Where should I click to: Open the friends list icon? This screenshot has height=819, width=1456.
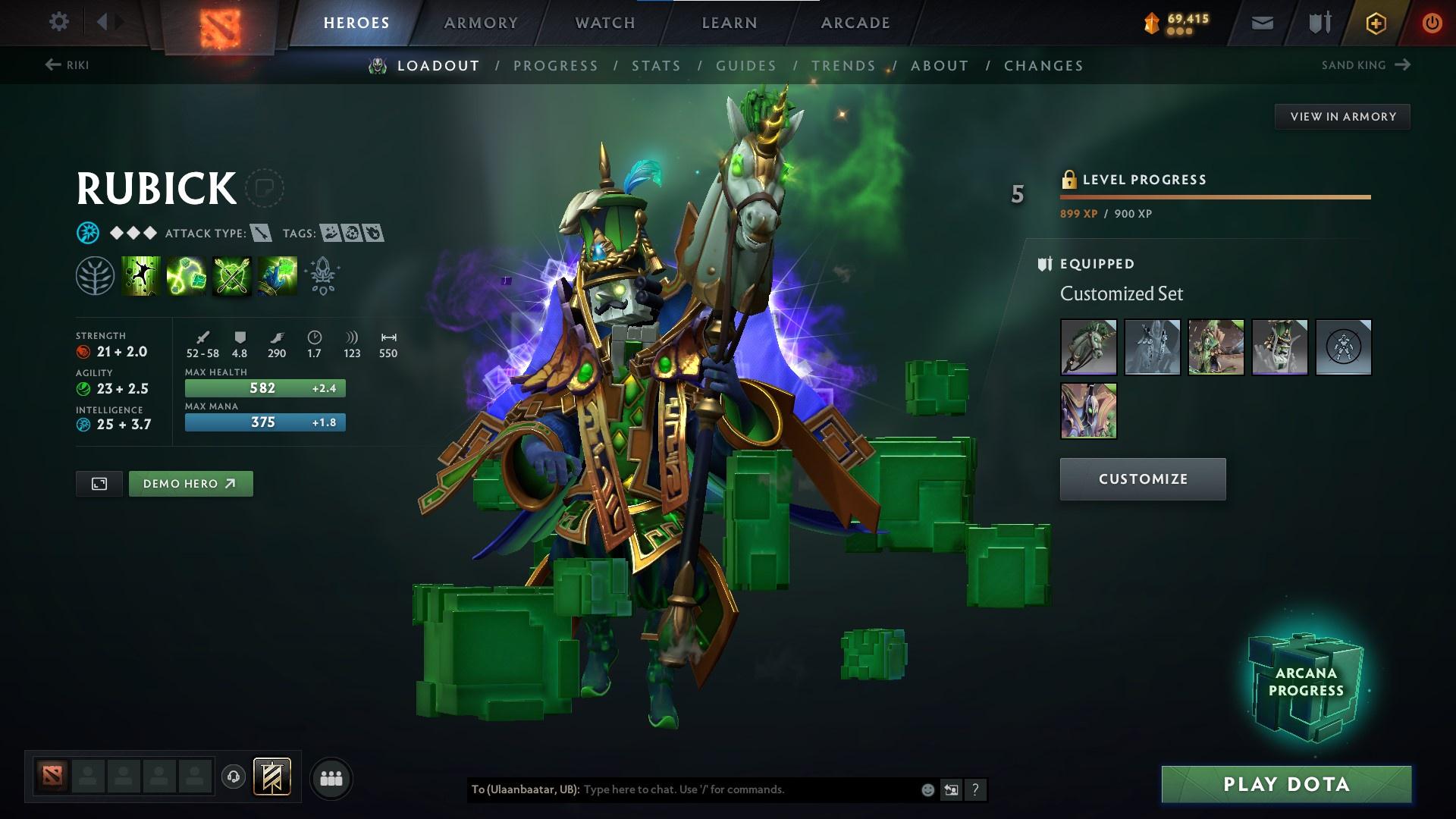331,777
